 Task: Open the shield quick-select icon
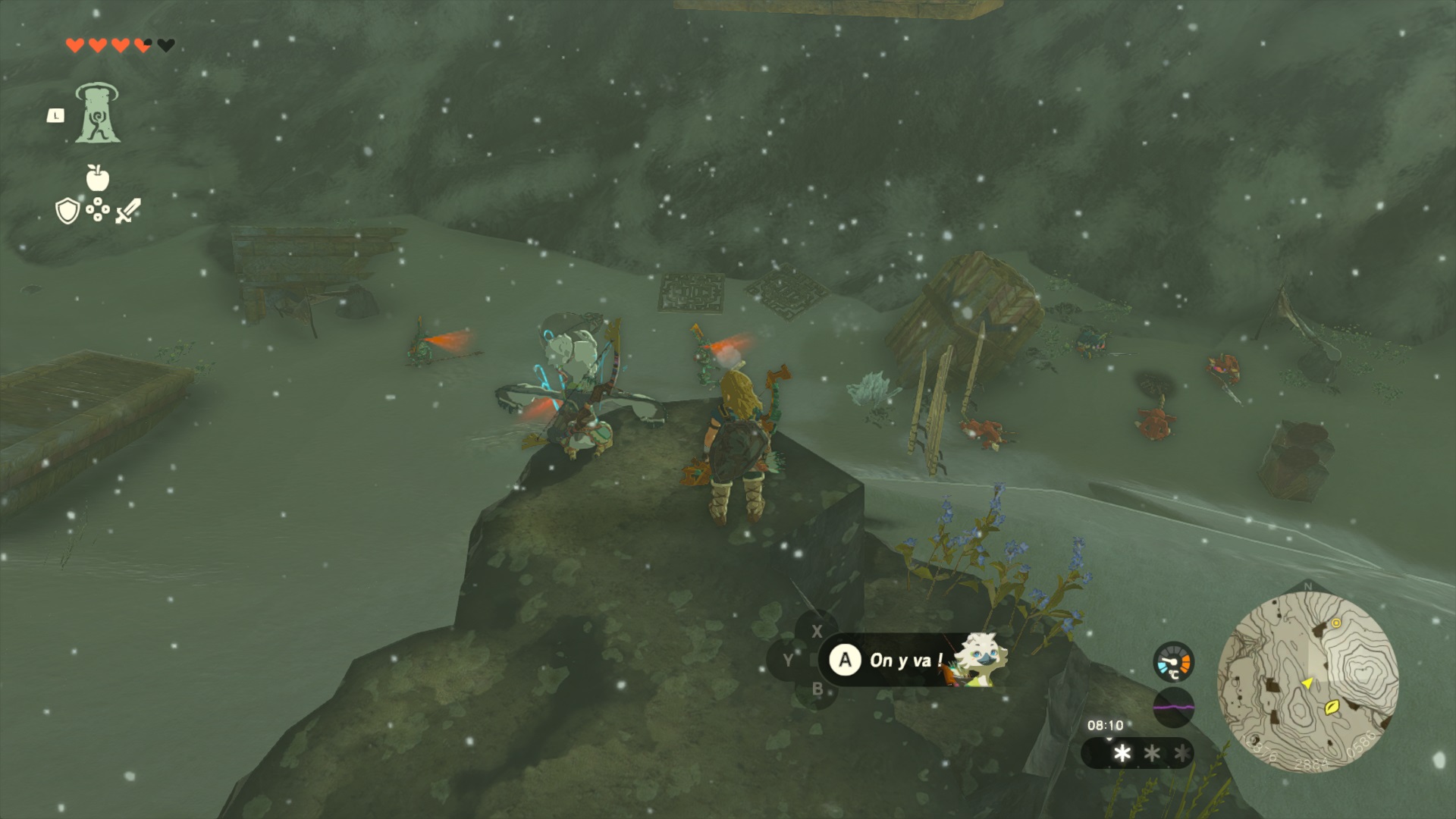67,212
